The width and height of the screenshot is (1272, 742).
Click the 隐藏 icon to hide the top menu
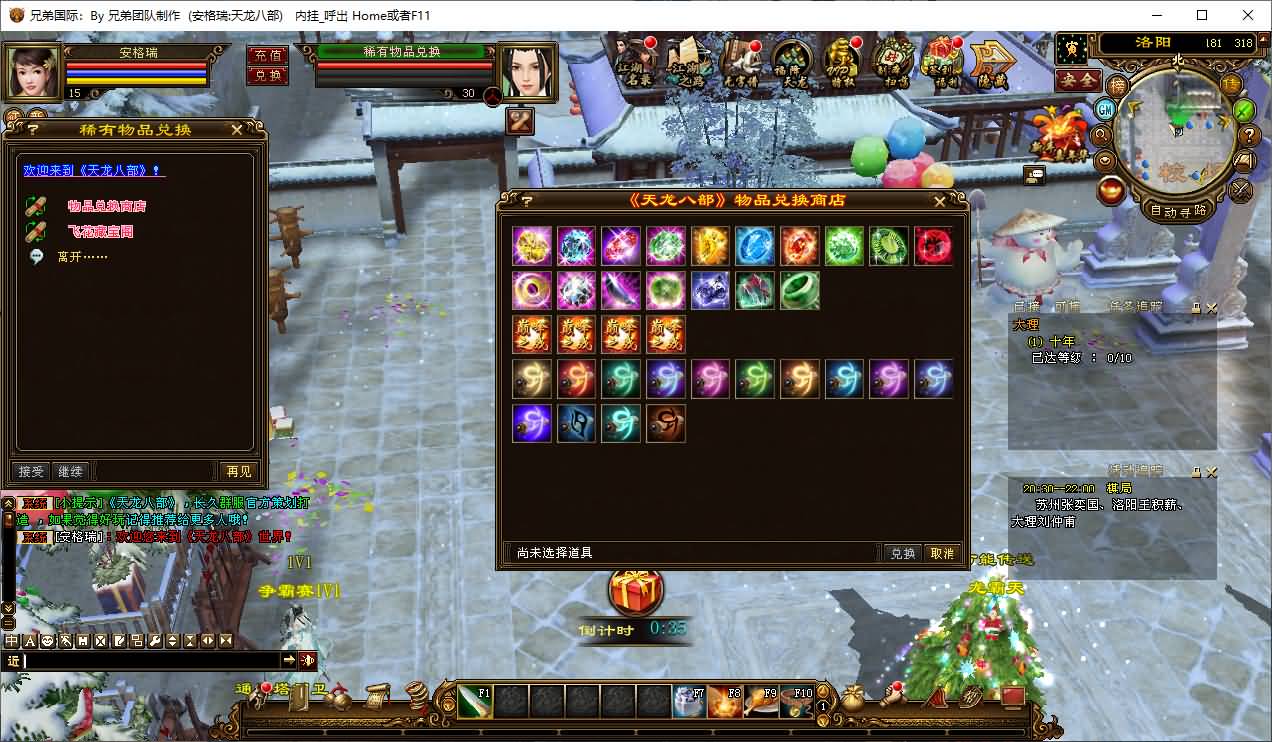(991, 62)
